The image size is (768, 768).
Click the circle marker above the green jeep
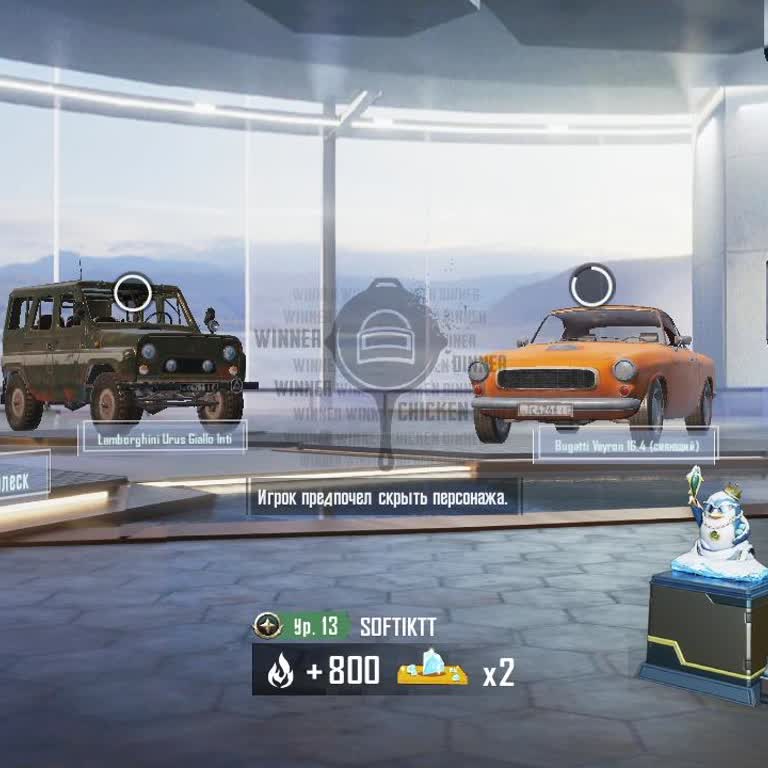132,293
